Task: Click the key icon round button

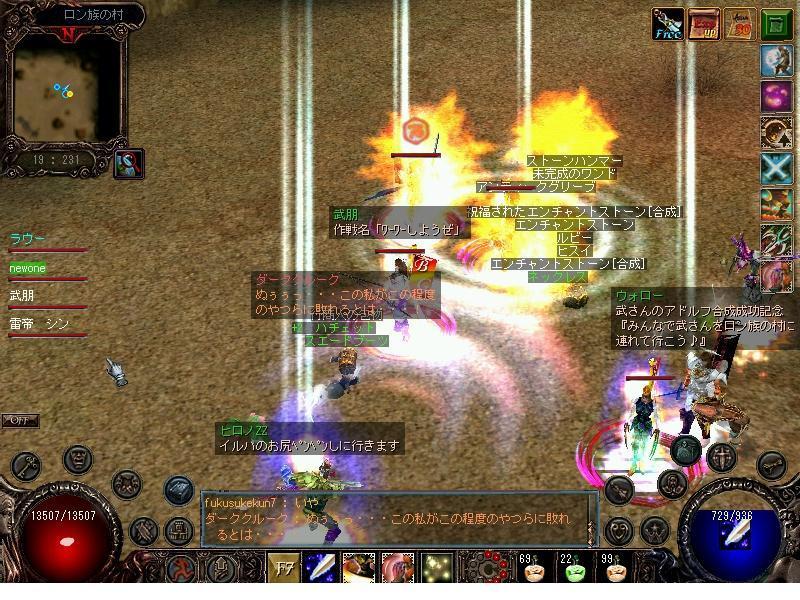Action: [27, 467]
